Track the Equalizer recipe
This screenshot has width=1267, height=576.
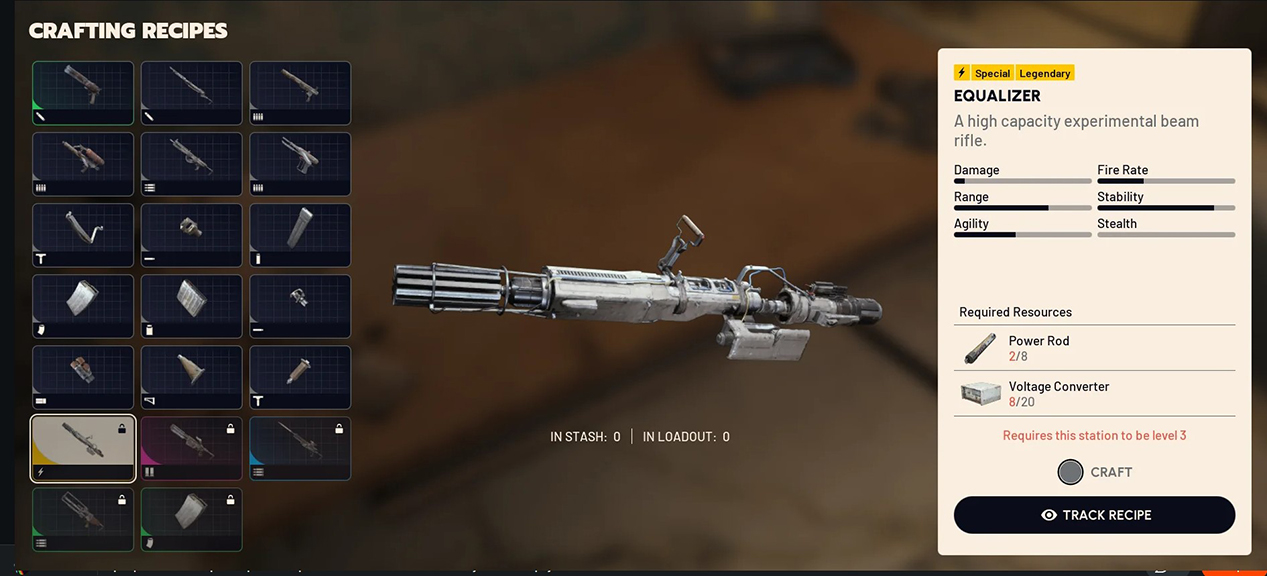[1094, 515]
